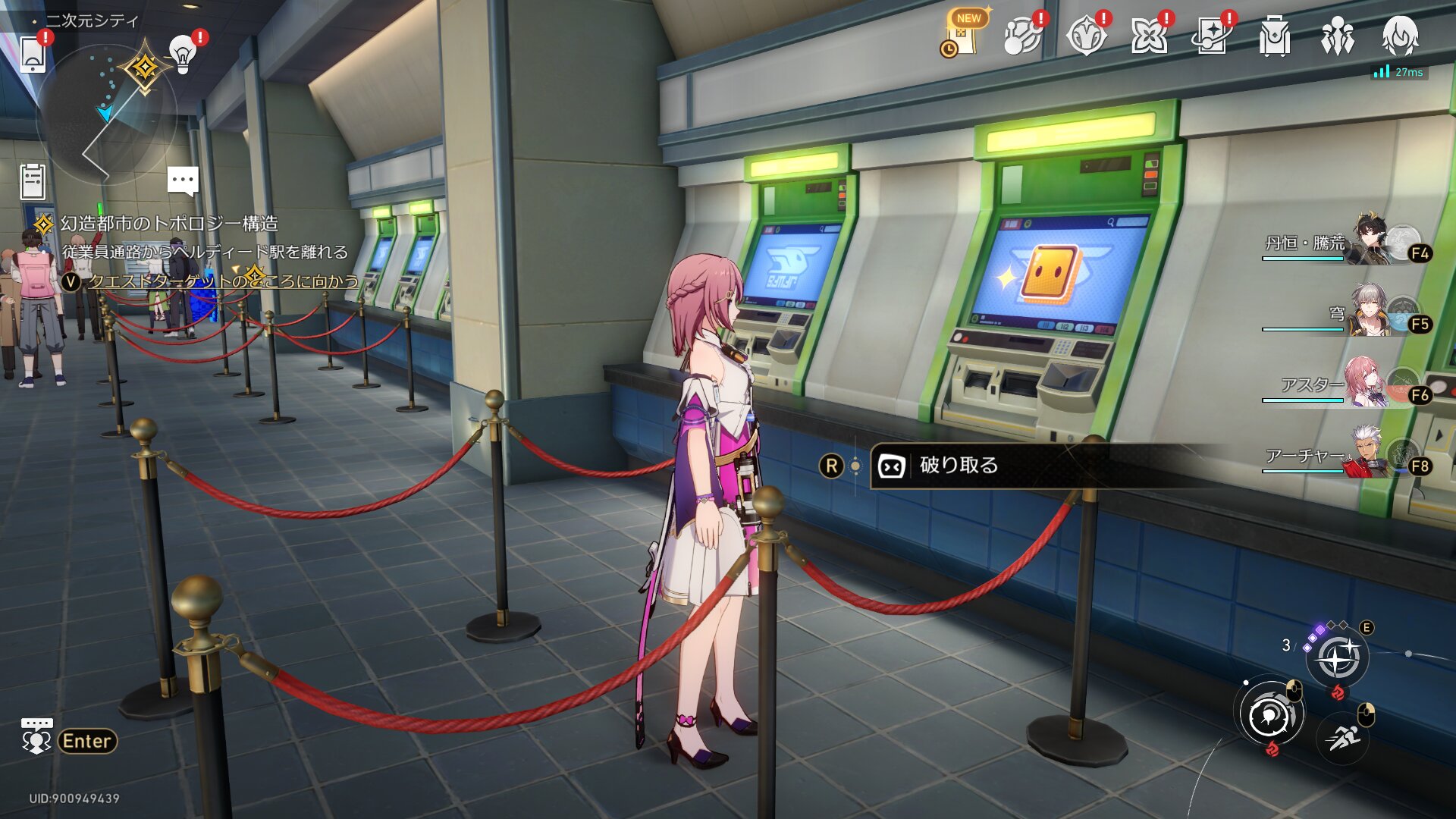The height and width of the screenshot is (819, 1456).
Task: Choose the 破り取る interaction prompt
Action: click(x=959, y=466)
